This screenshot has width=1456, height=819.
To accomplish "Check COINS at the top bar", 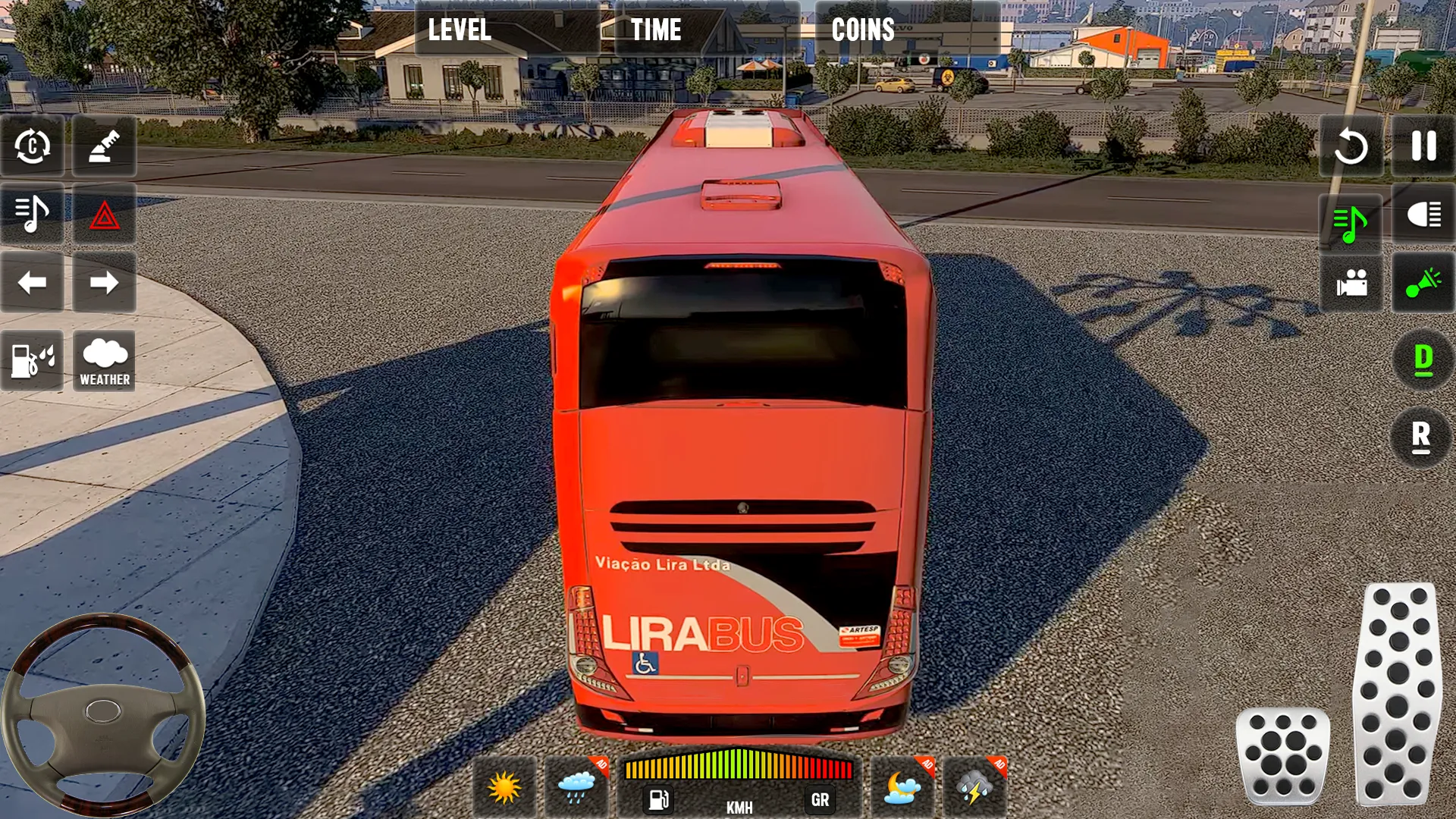I will (x=862, y=30).
